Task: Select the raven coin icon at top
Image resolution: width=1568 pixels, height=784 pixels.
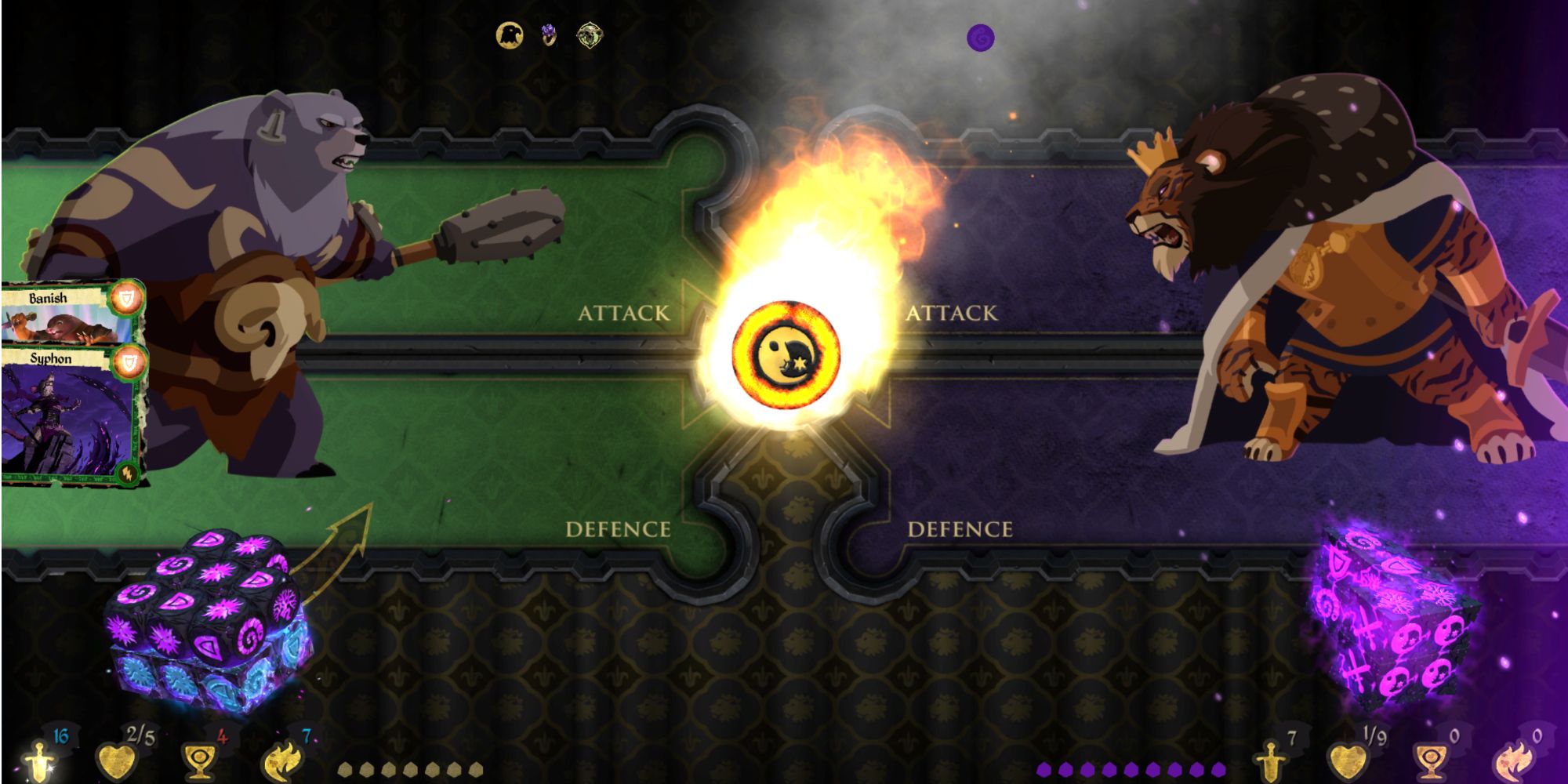Action: coord(510,34)
